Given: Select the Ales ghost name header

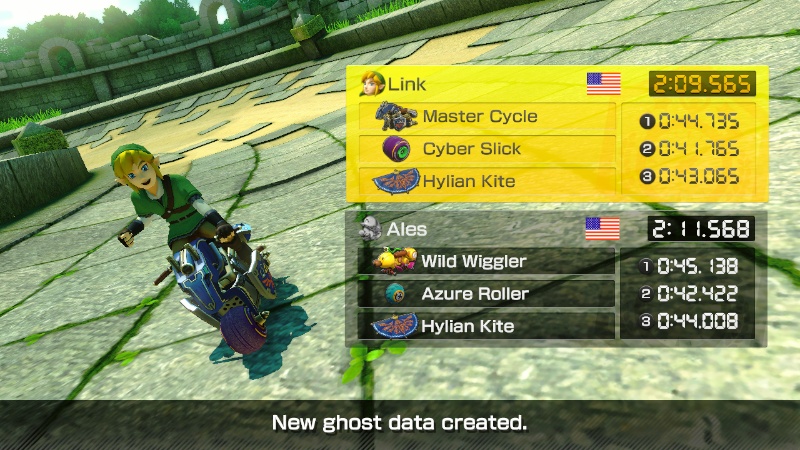Looking at the screenshot, I should click(402, 228).
